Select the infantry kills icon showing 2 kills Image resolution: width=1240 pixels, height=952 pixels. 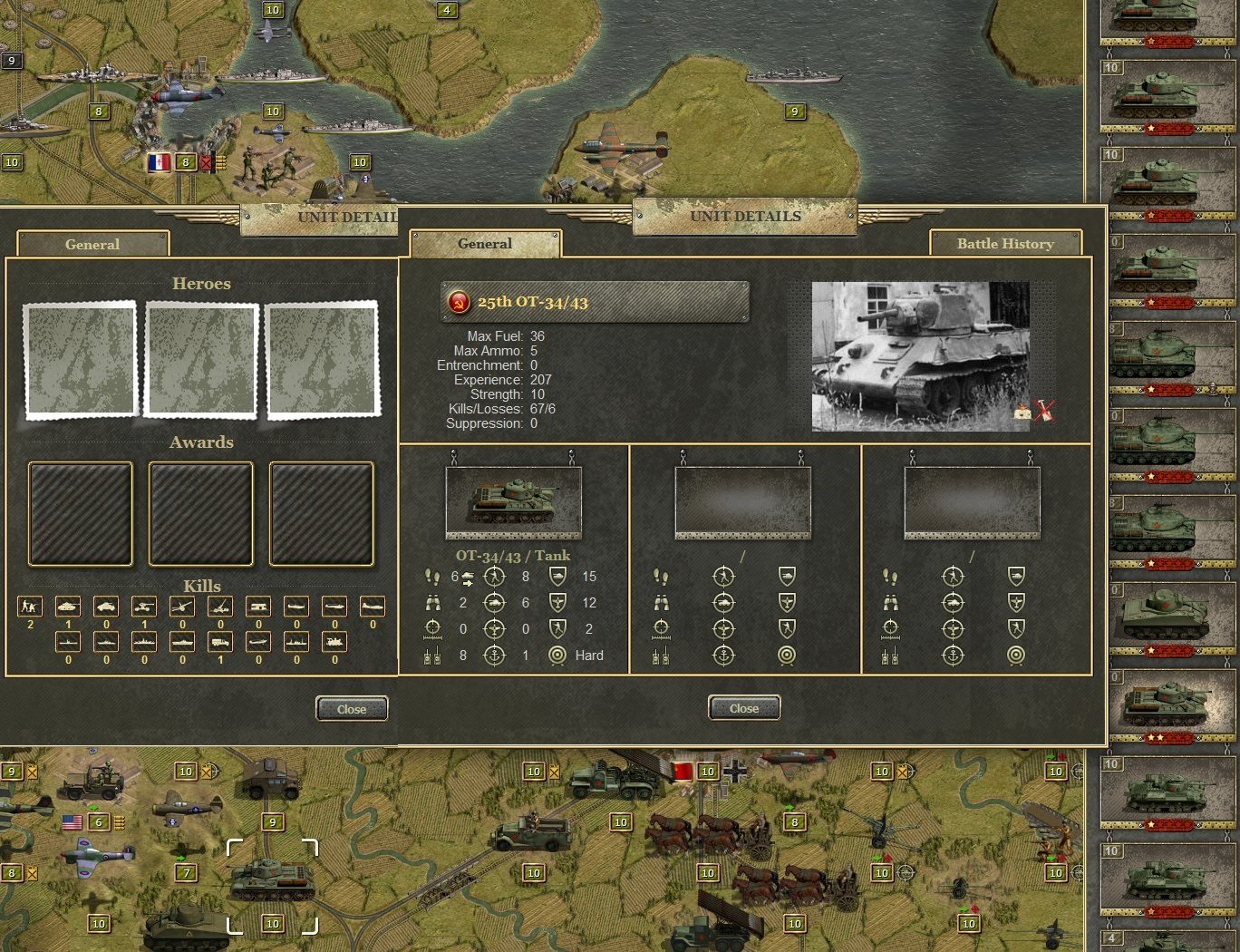tap(30, 606)
